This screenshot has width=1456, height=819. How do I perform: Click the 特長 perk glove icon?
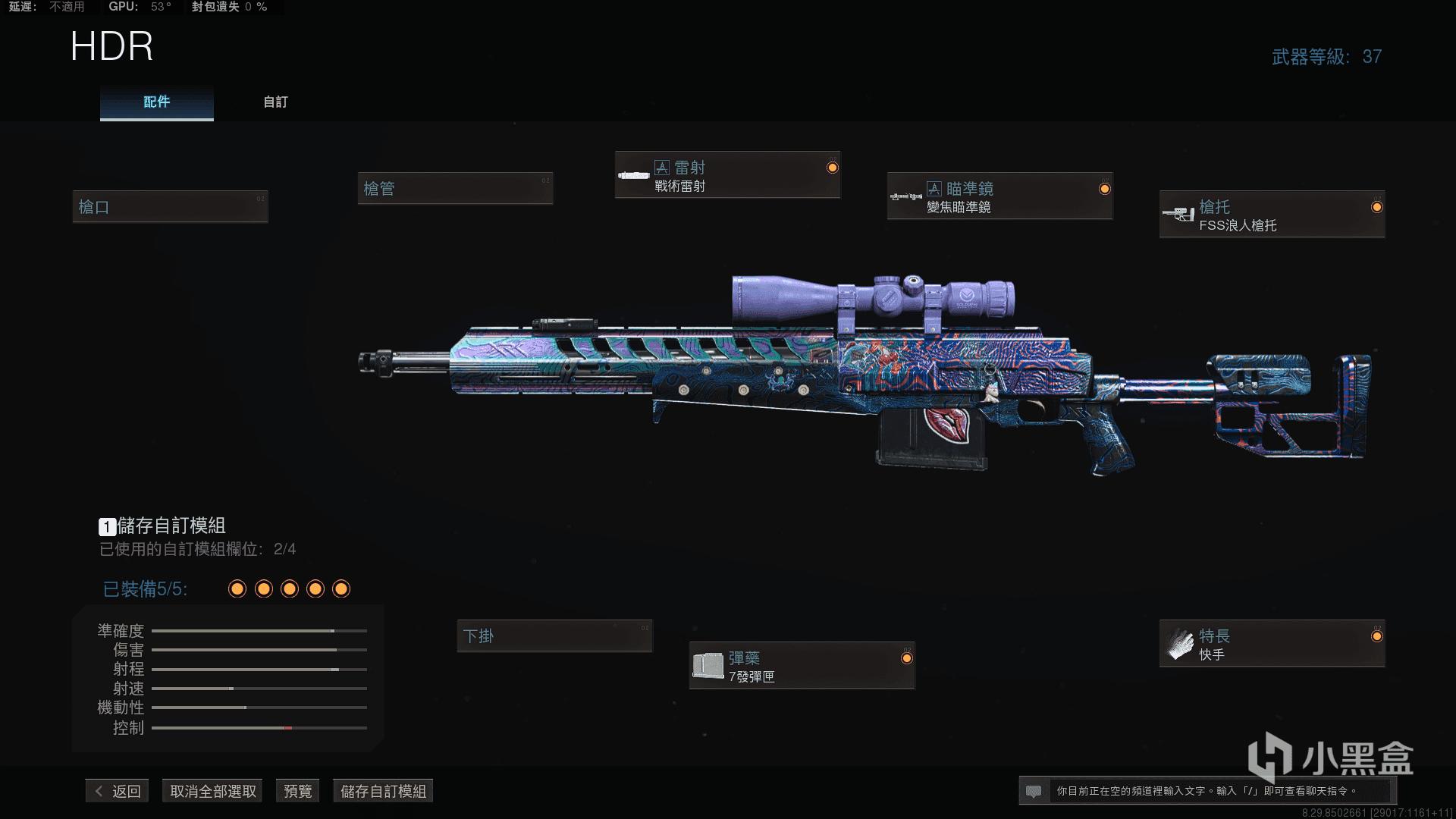click(1180, 642)
